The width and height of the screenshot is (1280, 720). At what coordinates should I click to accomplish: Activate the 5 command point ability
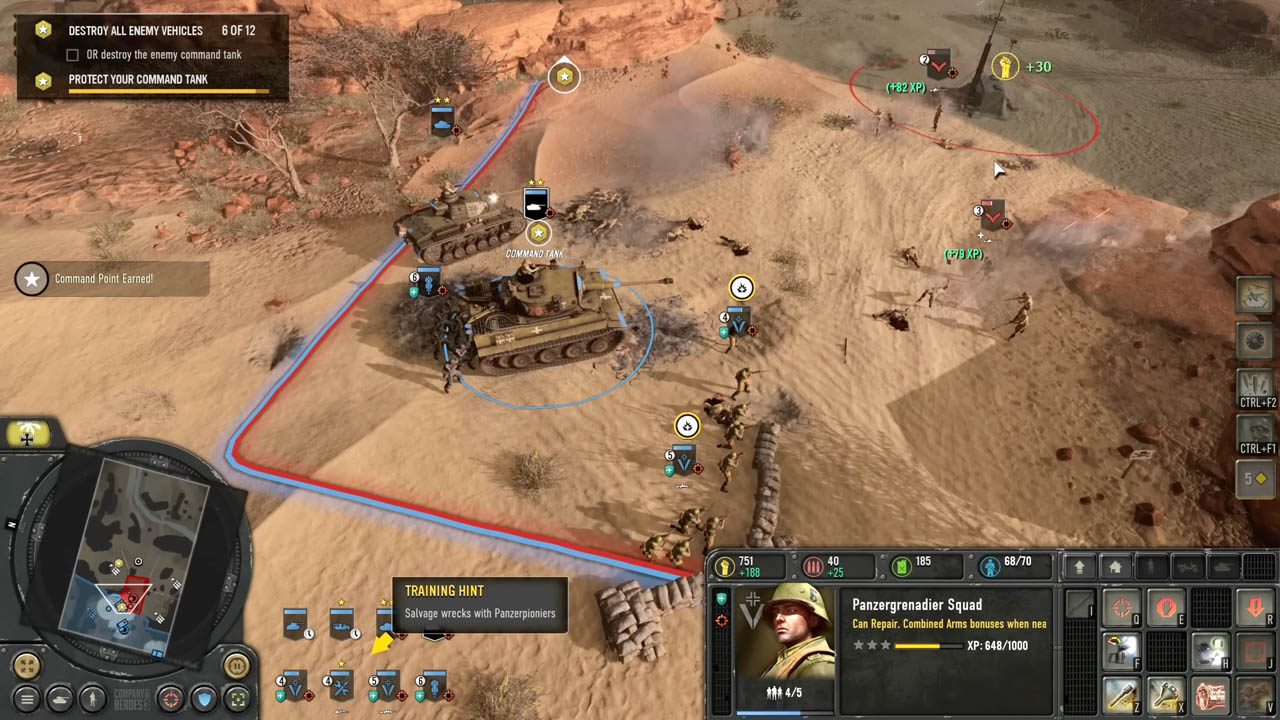pyautogui.click(x=1256, y=479)
